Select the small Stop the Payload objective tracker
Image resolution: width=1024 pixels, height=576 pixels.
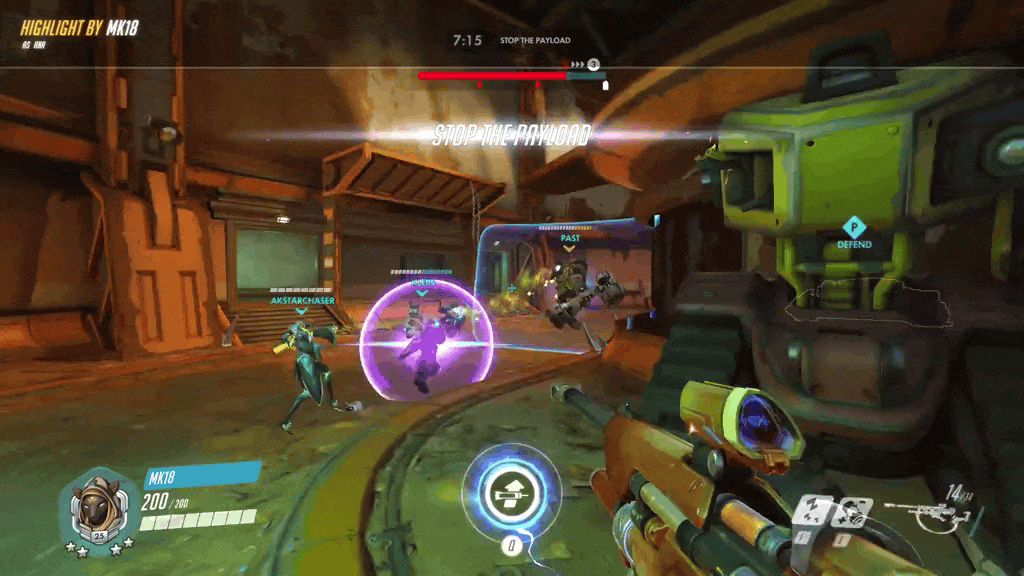click(535, 41)
